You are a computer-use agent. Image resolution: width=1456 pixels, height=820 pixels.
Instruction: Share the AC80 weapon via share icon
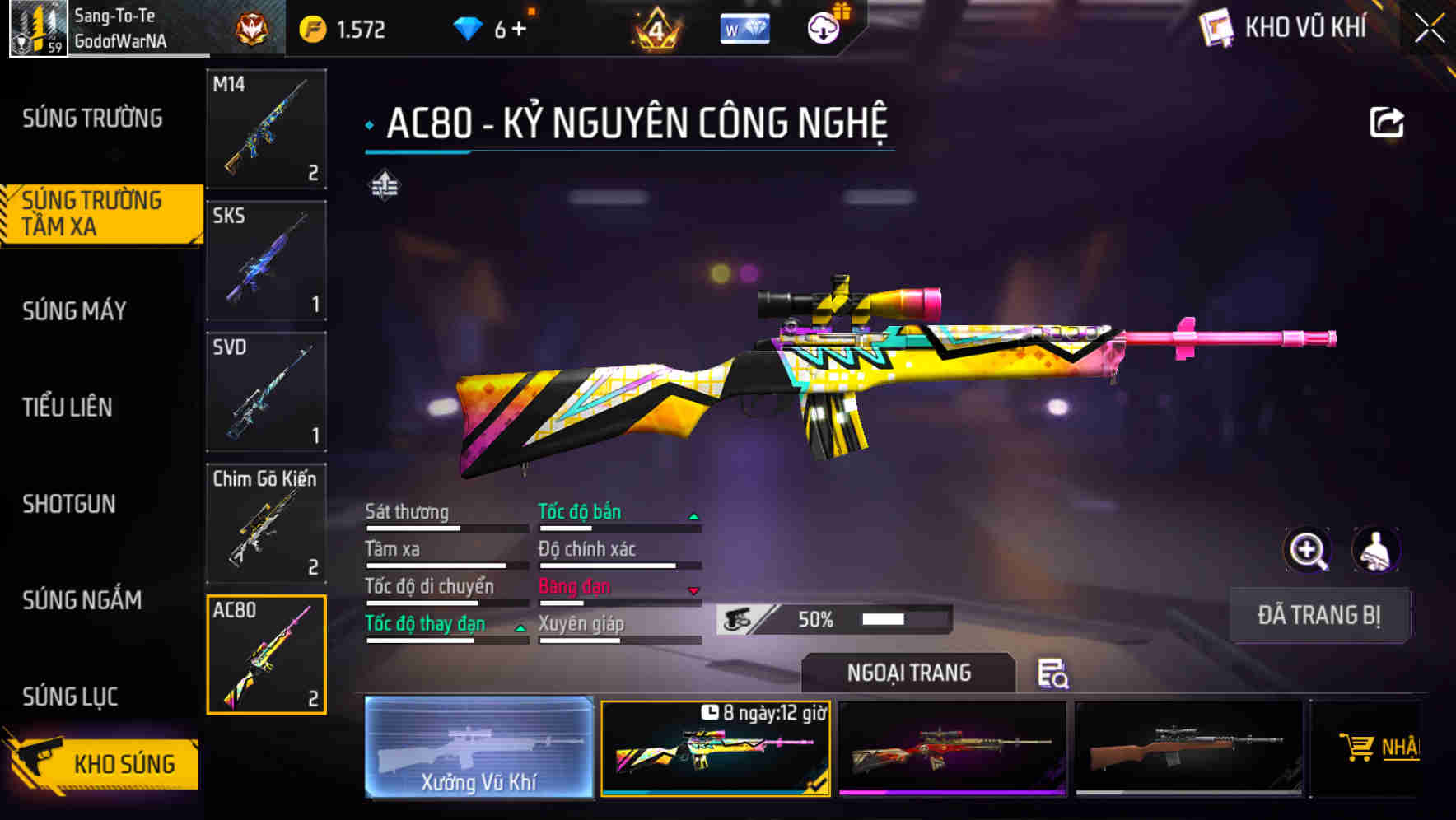click(1386, 122)
